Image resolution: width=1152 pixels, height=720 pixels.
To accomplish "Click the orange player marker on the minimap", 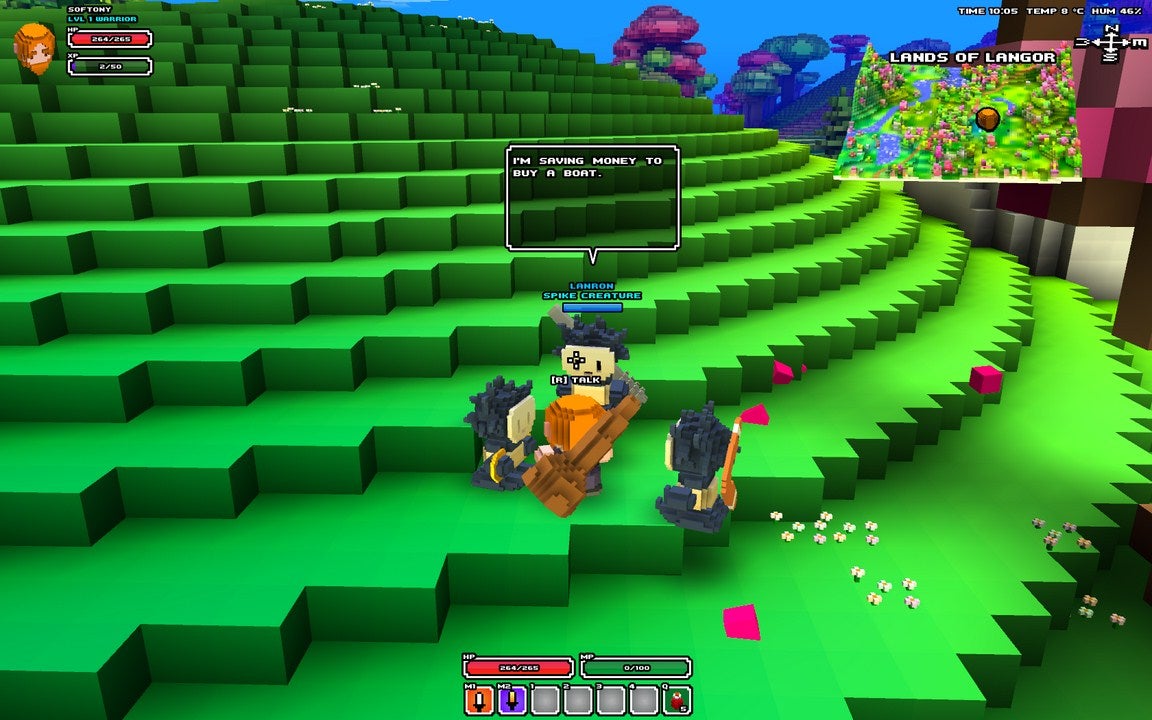I will coord(988,119).
